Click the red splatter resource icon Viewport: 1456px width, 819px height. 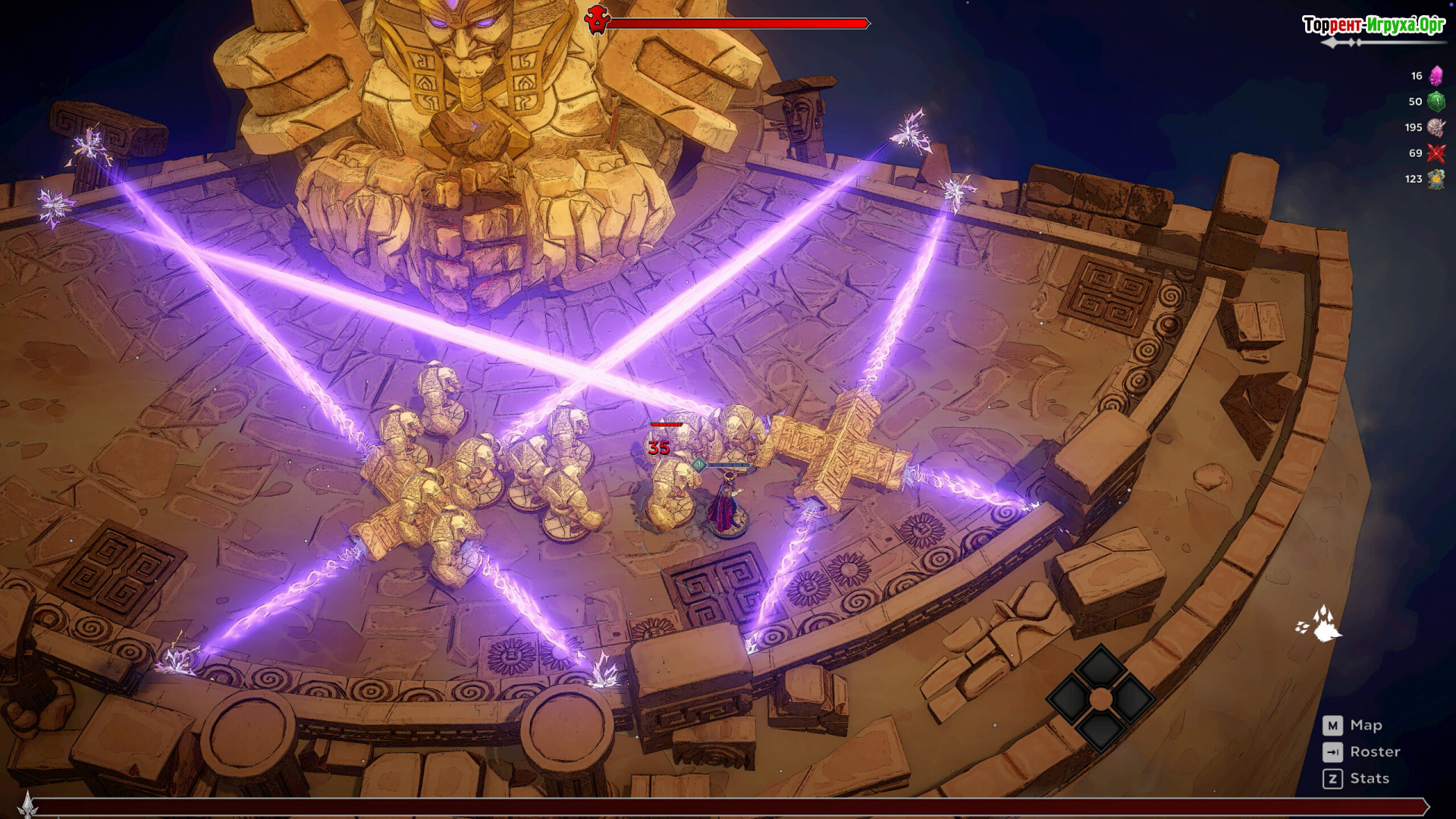(1436, 153)
